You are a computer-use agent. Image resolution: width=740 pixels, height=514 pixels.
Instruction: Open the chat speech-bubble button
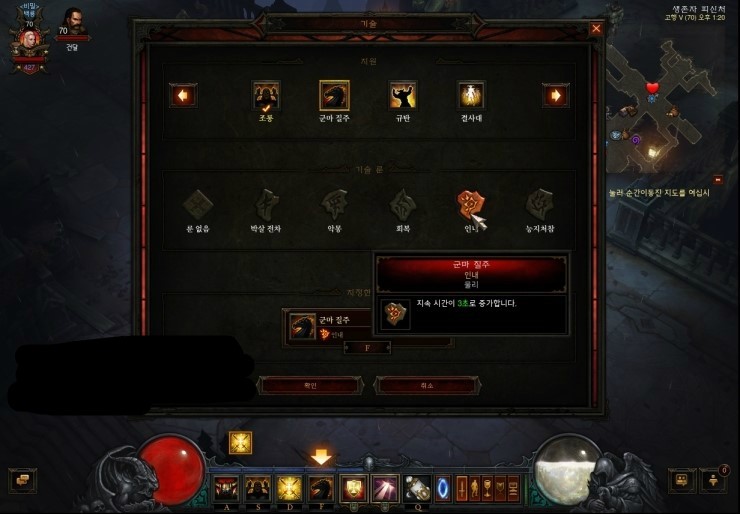click(21, 480)
